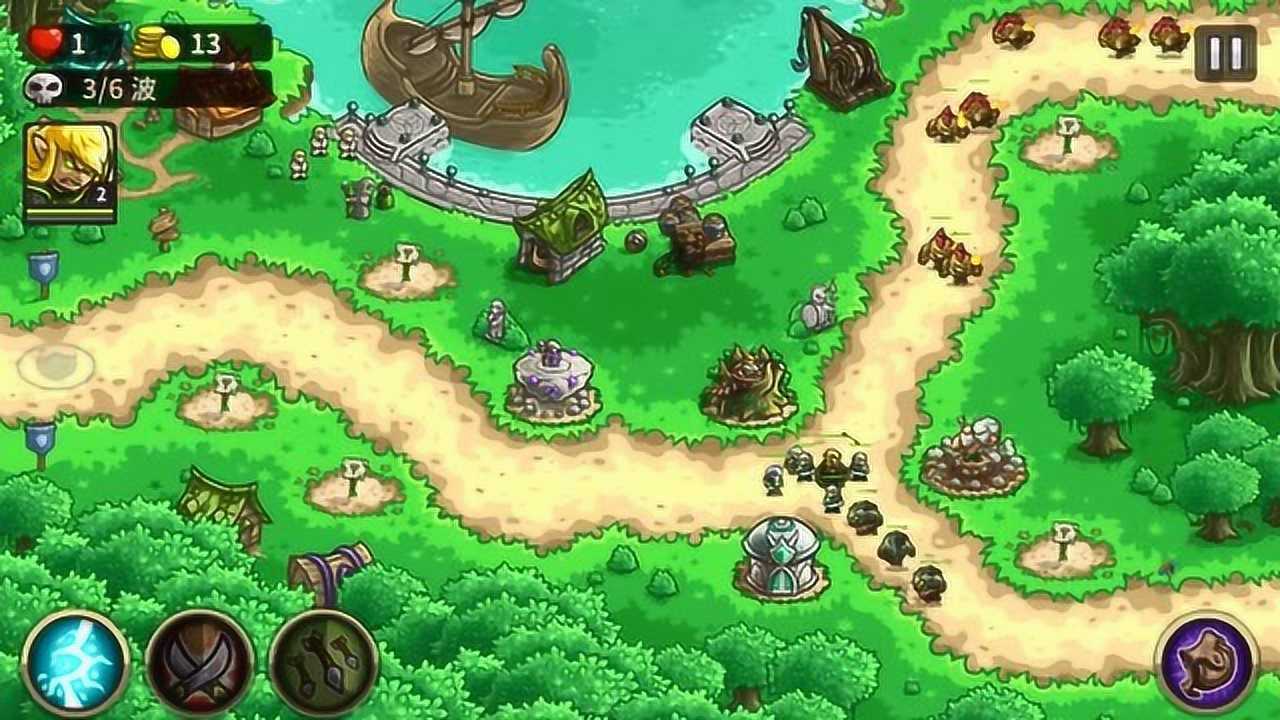
Task: Call reinforcements with the crossed swords icon
Action: click(x=200, y=663)
